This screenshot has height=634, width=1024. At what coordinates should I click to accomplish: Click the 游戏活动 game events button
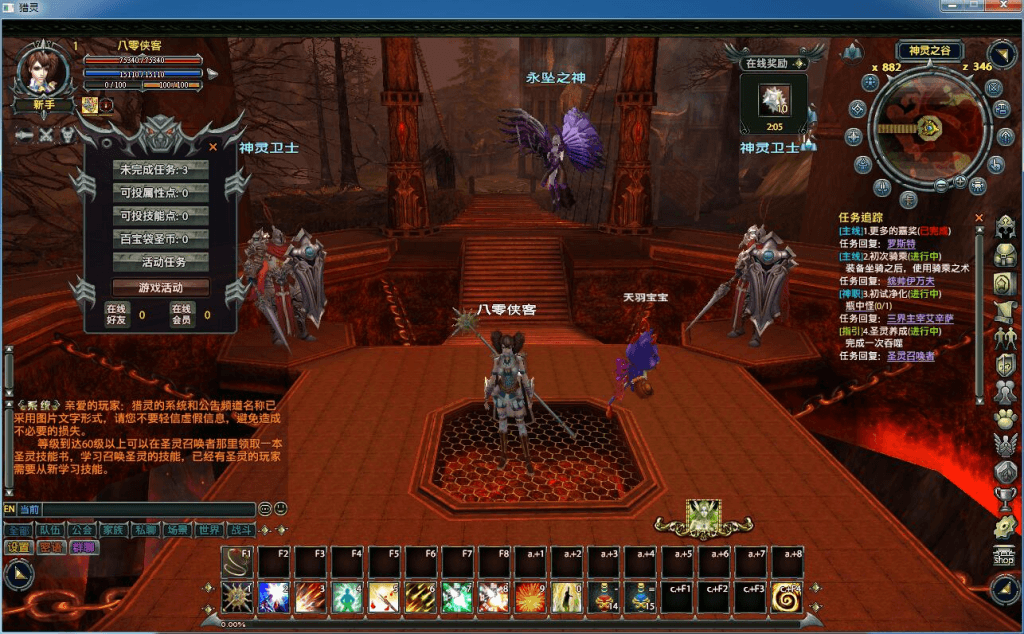point(160,287)
